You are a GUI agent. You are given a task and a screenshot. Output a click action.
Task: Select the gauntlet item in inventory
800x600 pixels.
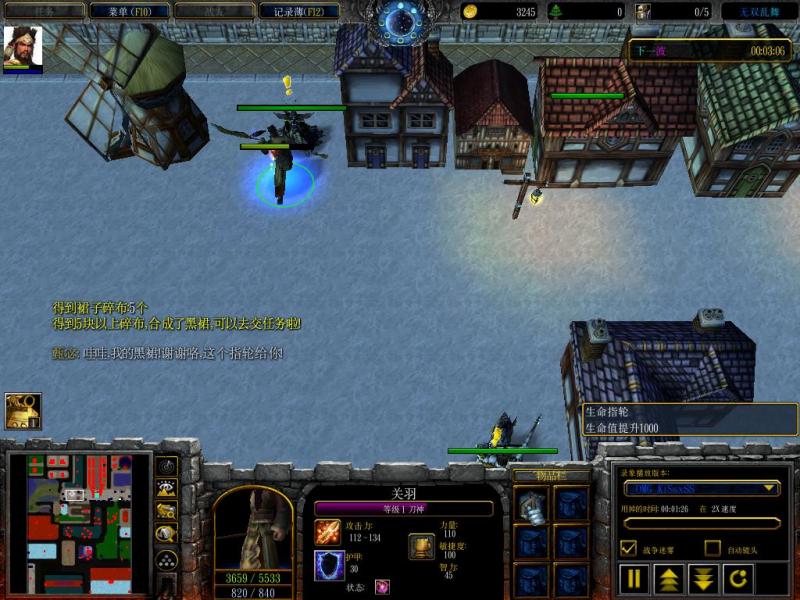tap(532, 507)
